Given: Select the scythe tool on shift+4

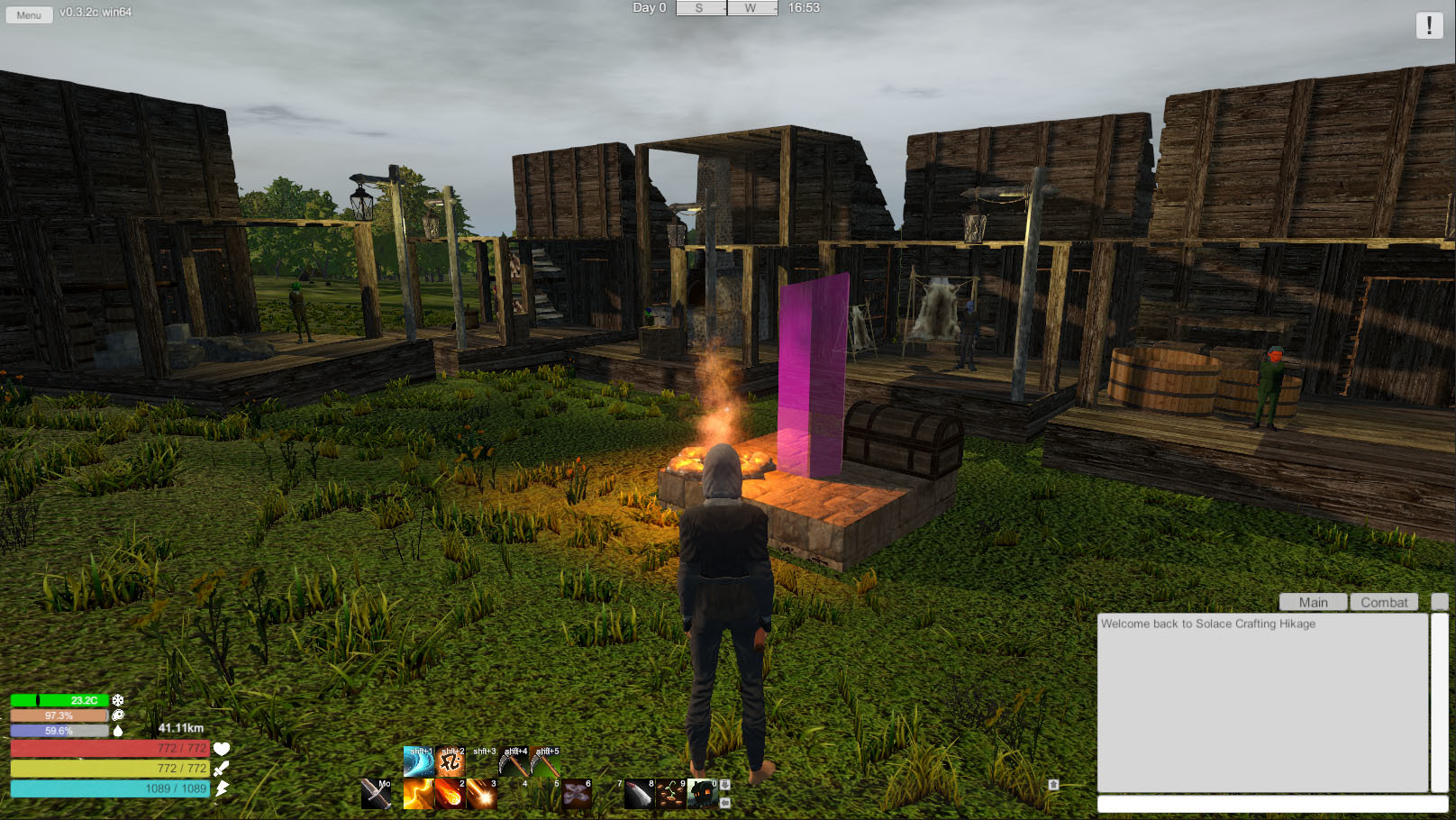Looking at the screenshot, I should [514, 762].
